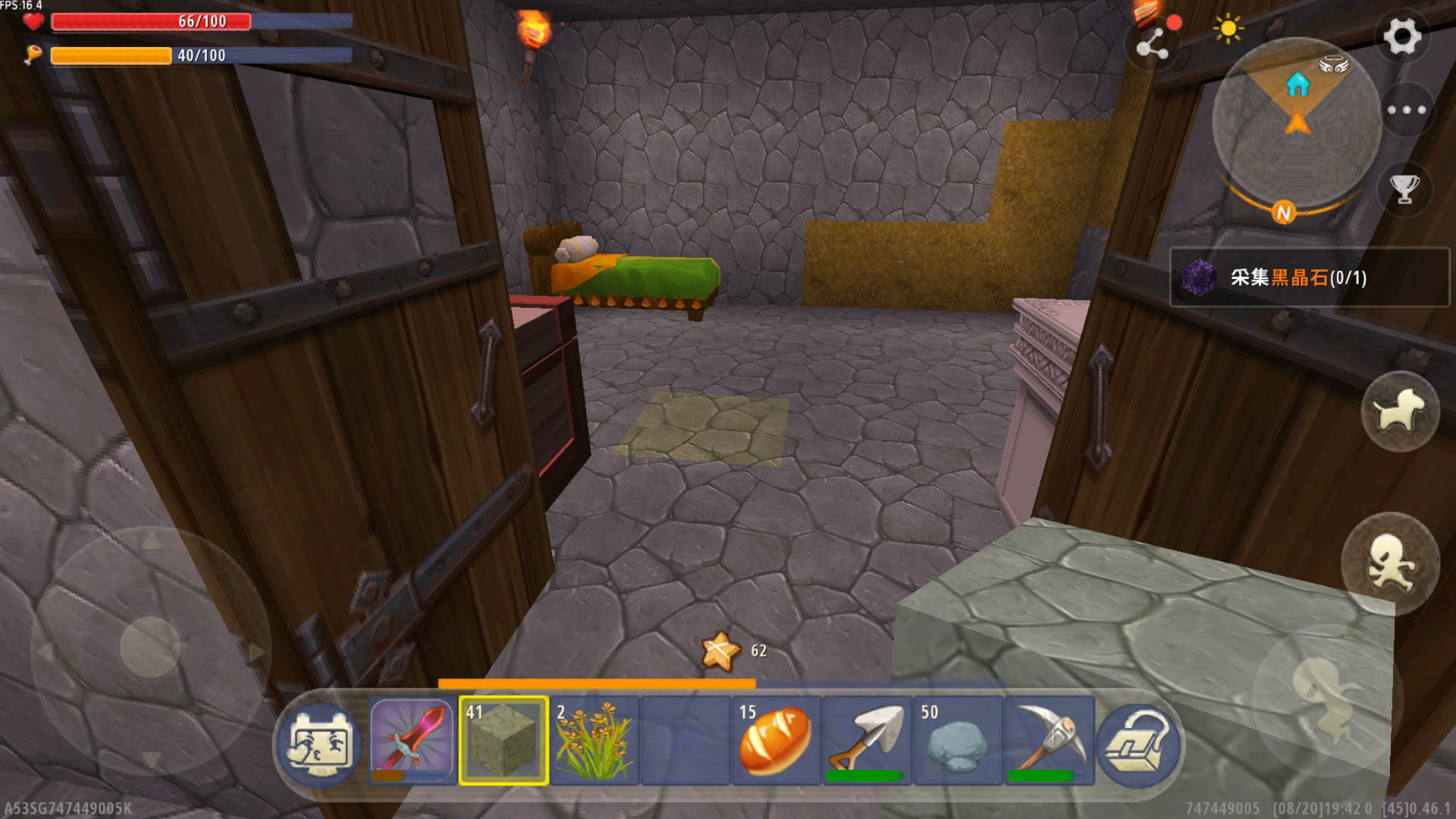Open the trophy achievements button
1456x819 pixels.
(1405, 189)
